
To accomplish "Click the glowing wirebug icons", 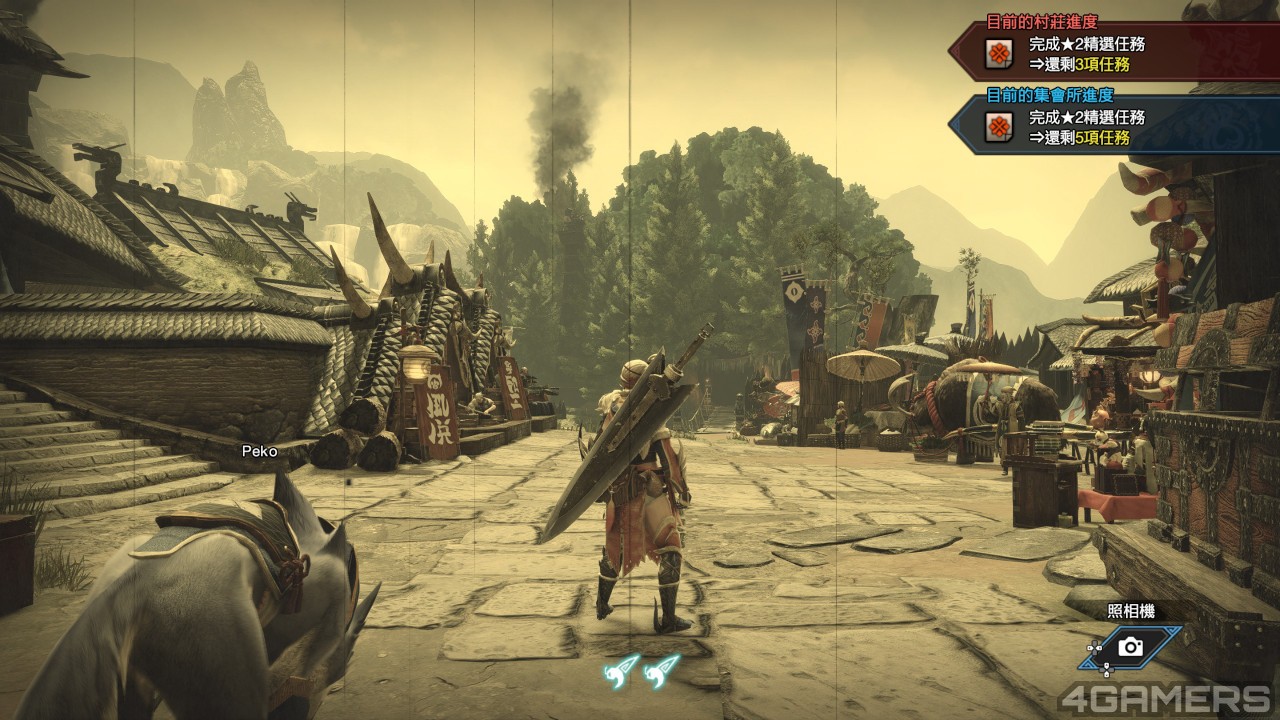I will click(641, 671).
